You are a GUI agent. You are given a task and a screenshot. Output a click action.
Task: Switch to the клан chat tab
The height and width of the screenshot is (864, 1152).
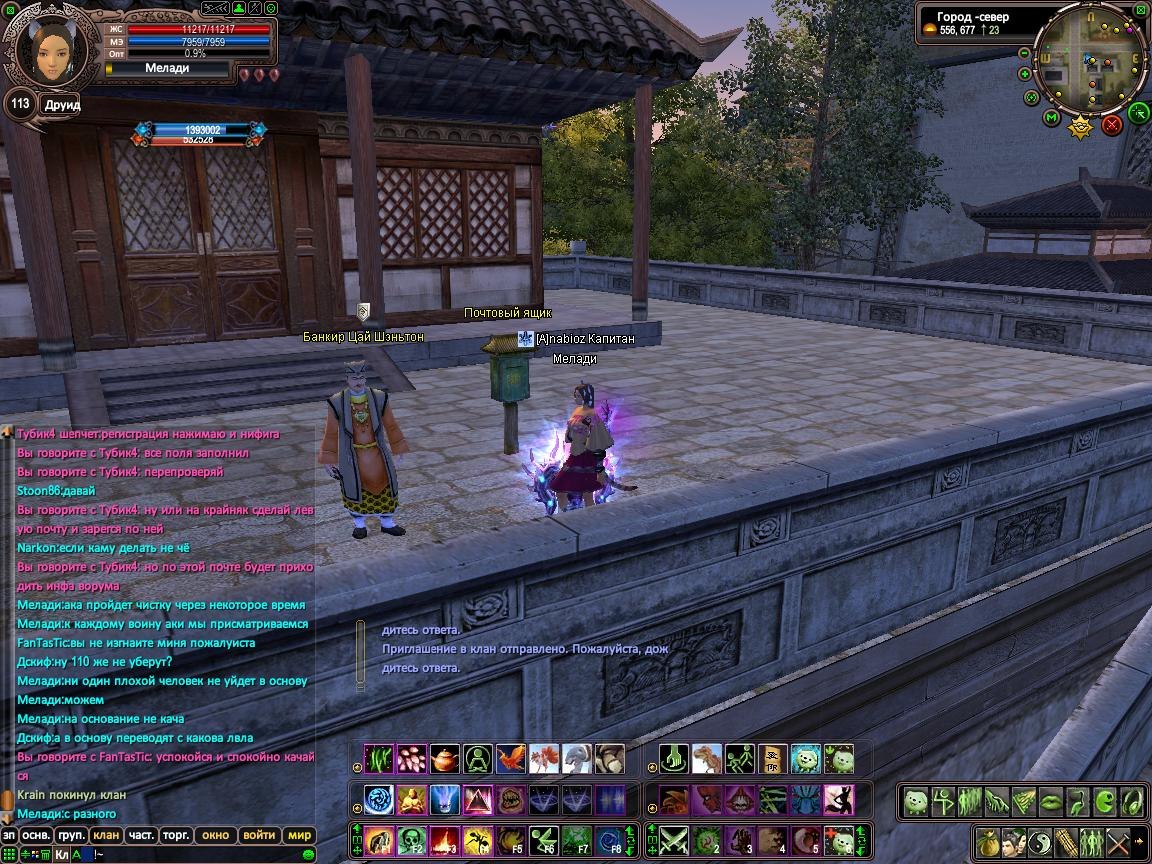click(105, 835)
